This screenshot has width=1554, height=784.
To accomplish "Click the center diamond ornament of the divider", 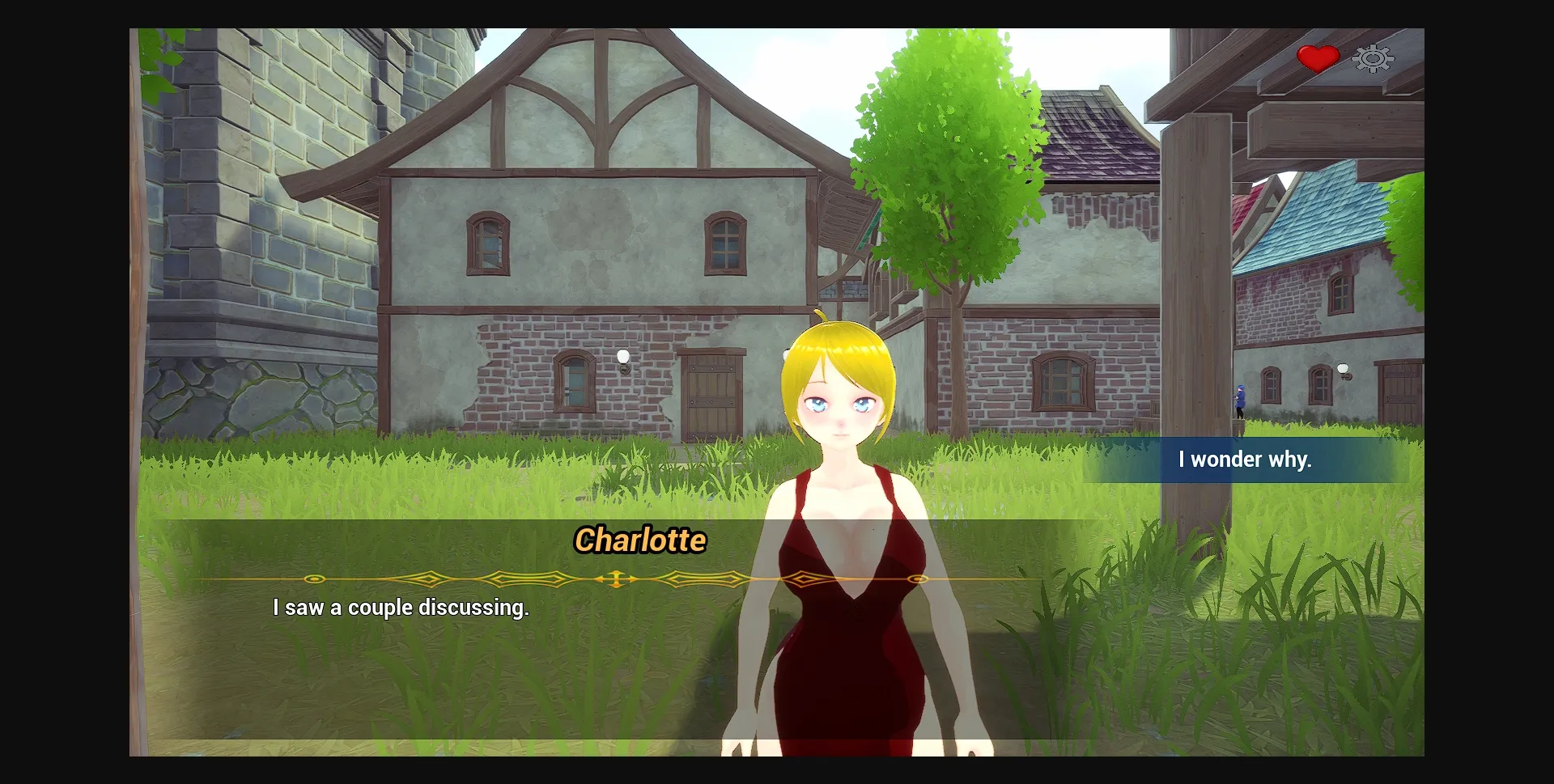I will 615,579.
